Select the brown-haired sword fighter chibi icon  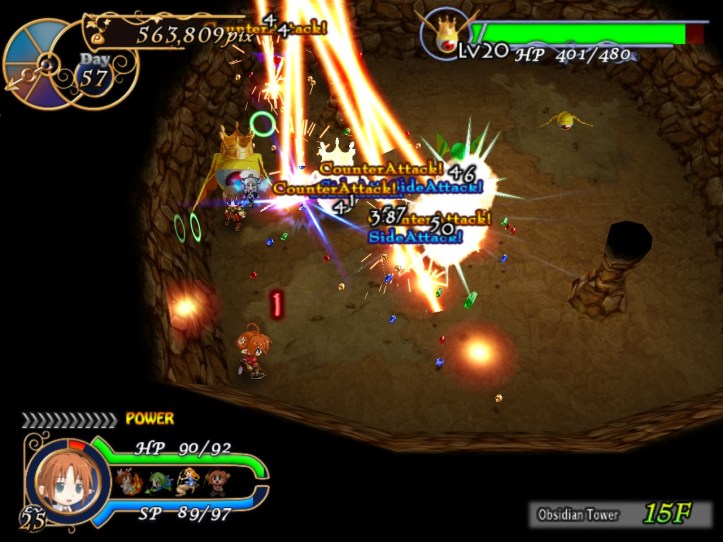(127, 481)
